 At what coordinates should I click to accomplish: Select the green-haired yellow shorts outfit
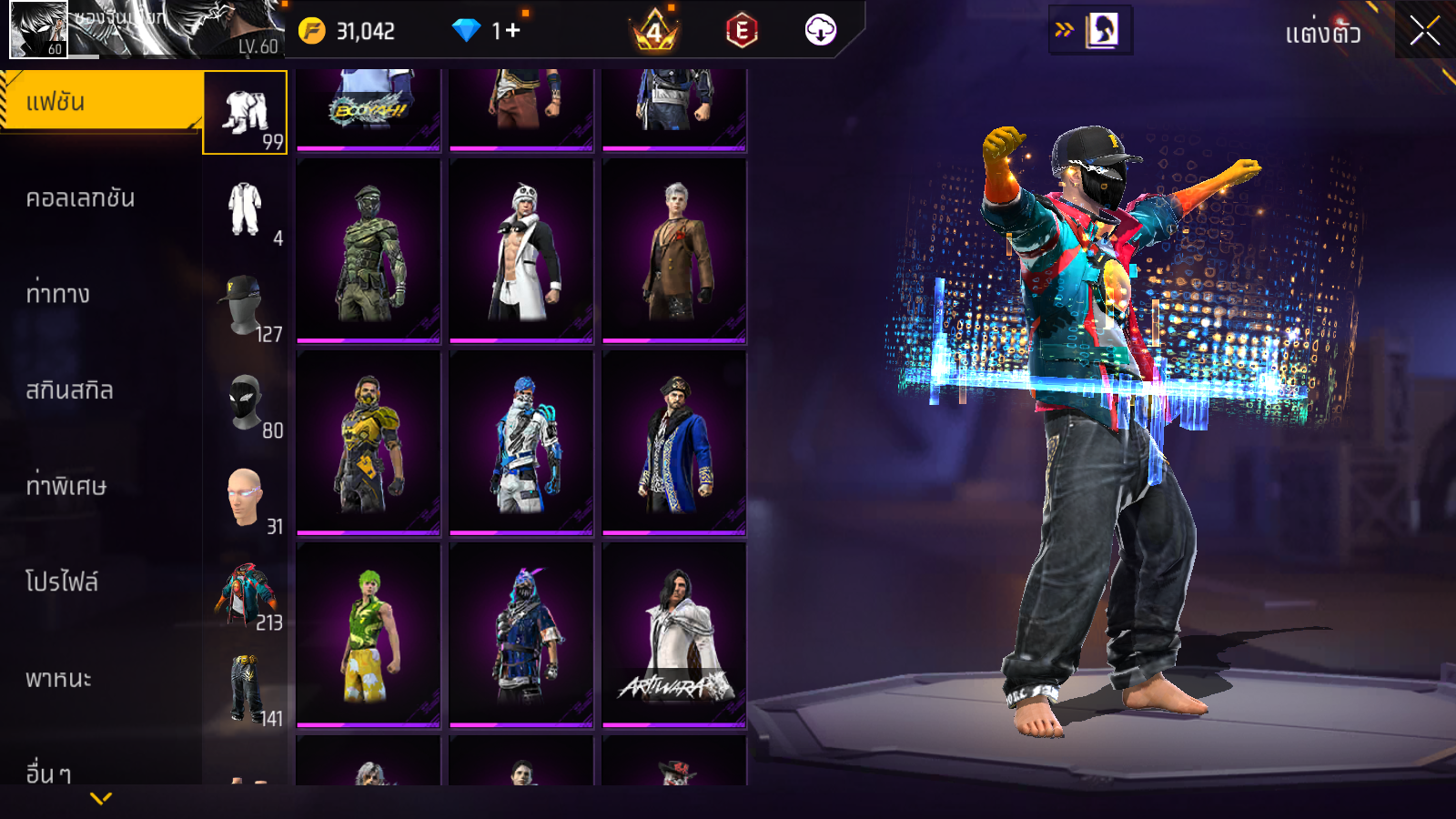(x=369, y=636)
